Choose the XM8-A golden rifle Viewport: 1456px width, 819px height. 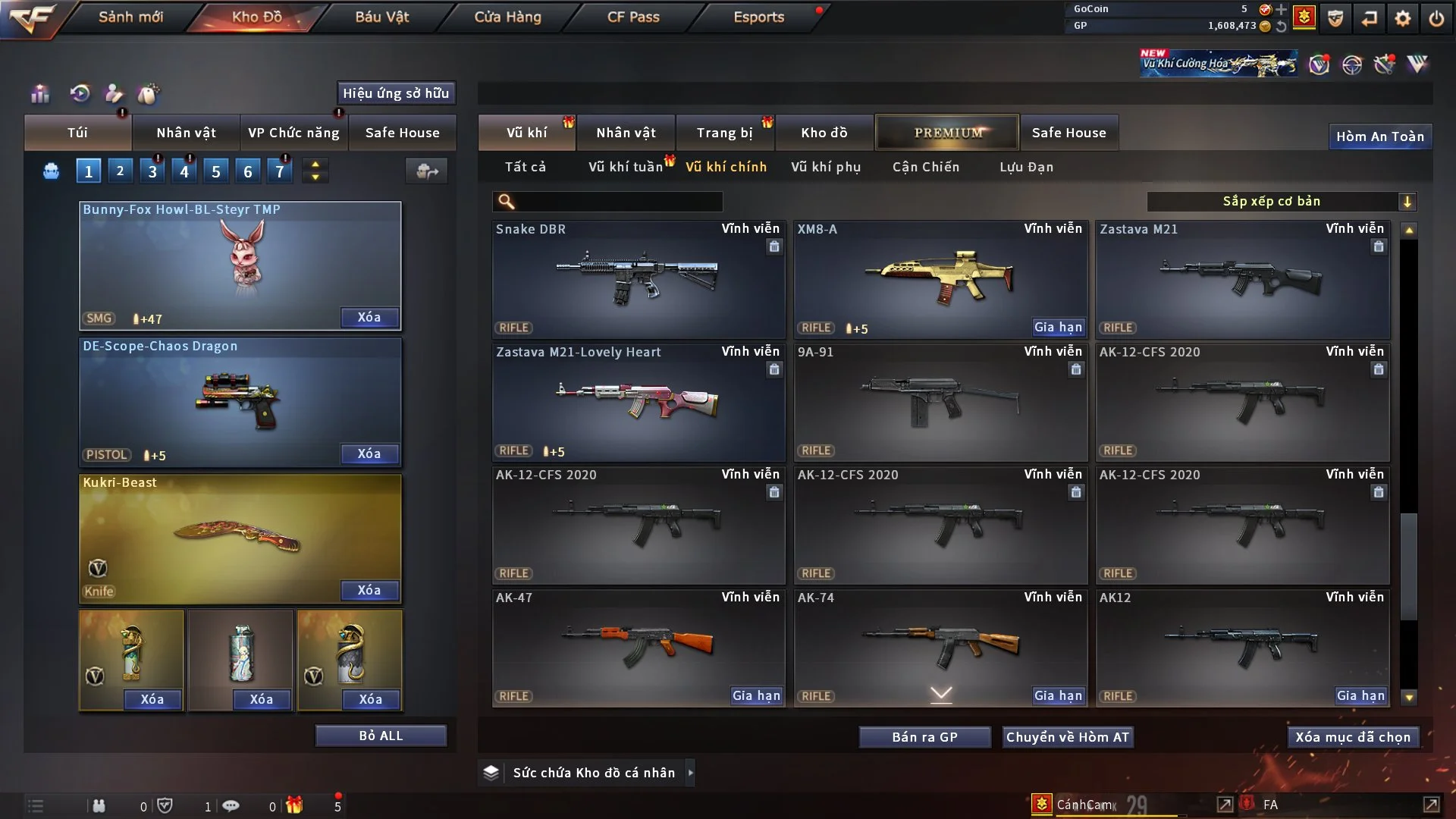pos(940,279)
